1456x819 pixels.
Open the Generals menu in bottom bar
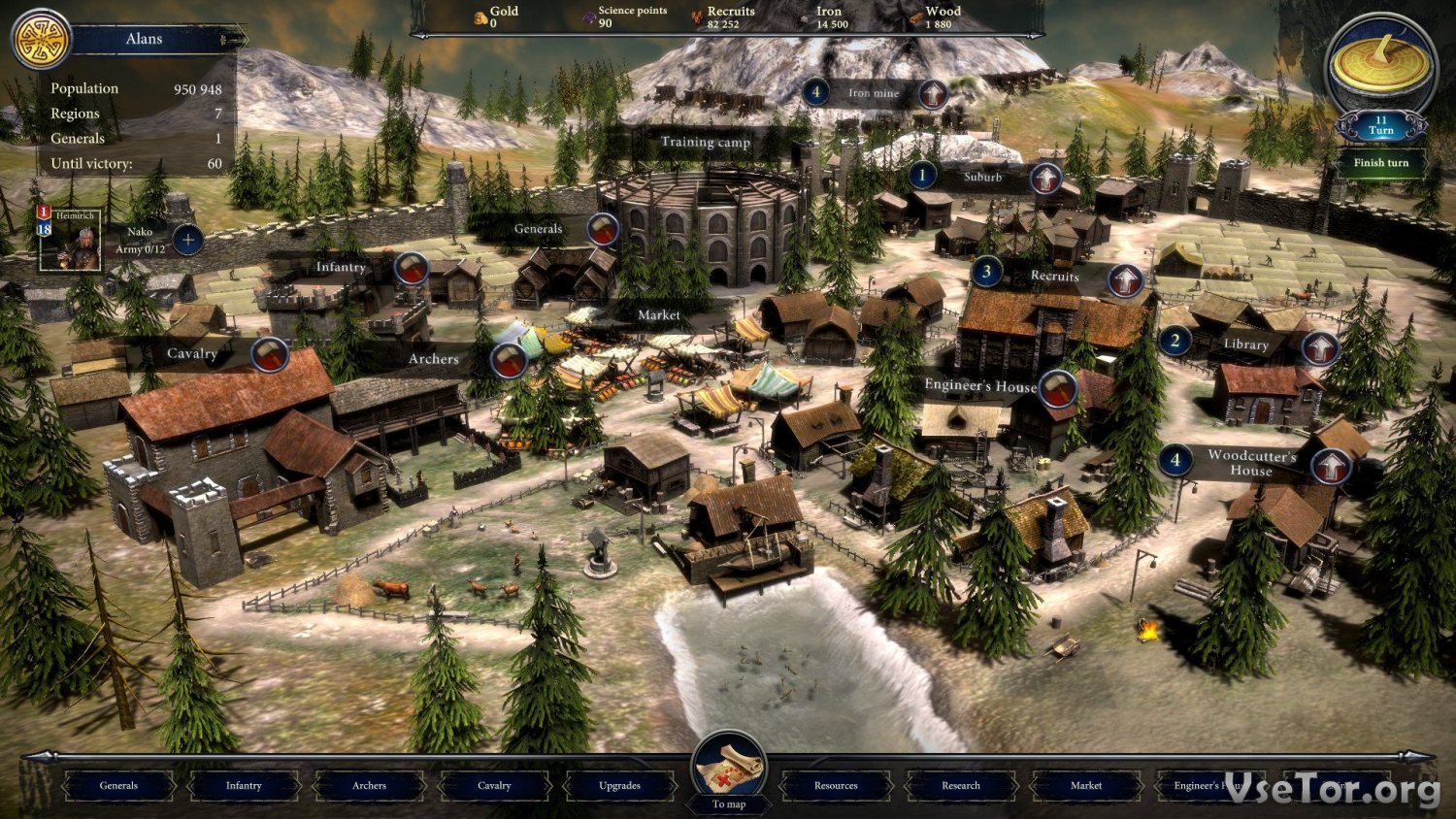(118, 785)
